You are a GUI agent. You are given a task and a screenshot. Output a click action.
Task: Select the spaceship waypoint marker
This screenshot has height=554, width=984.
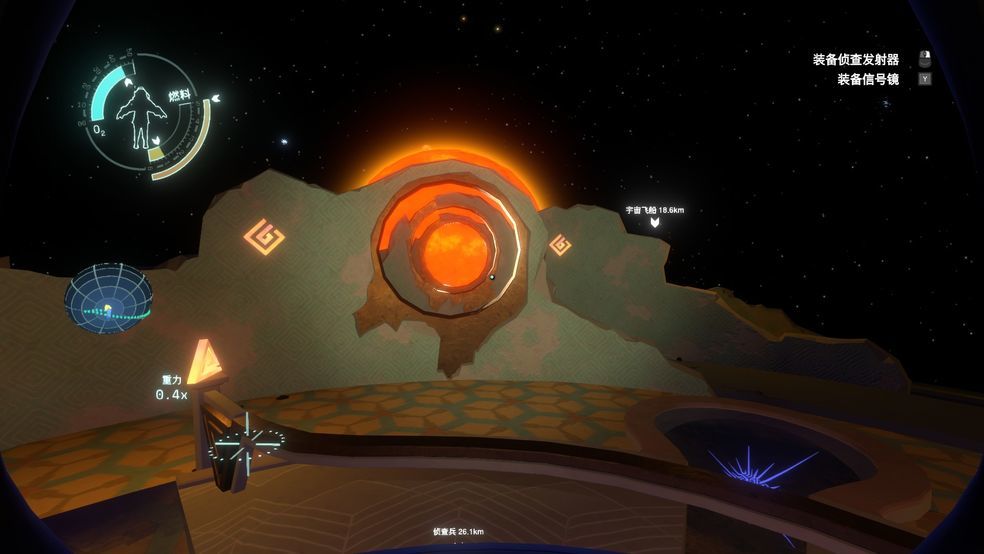[x=655, y=221]
